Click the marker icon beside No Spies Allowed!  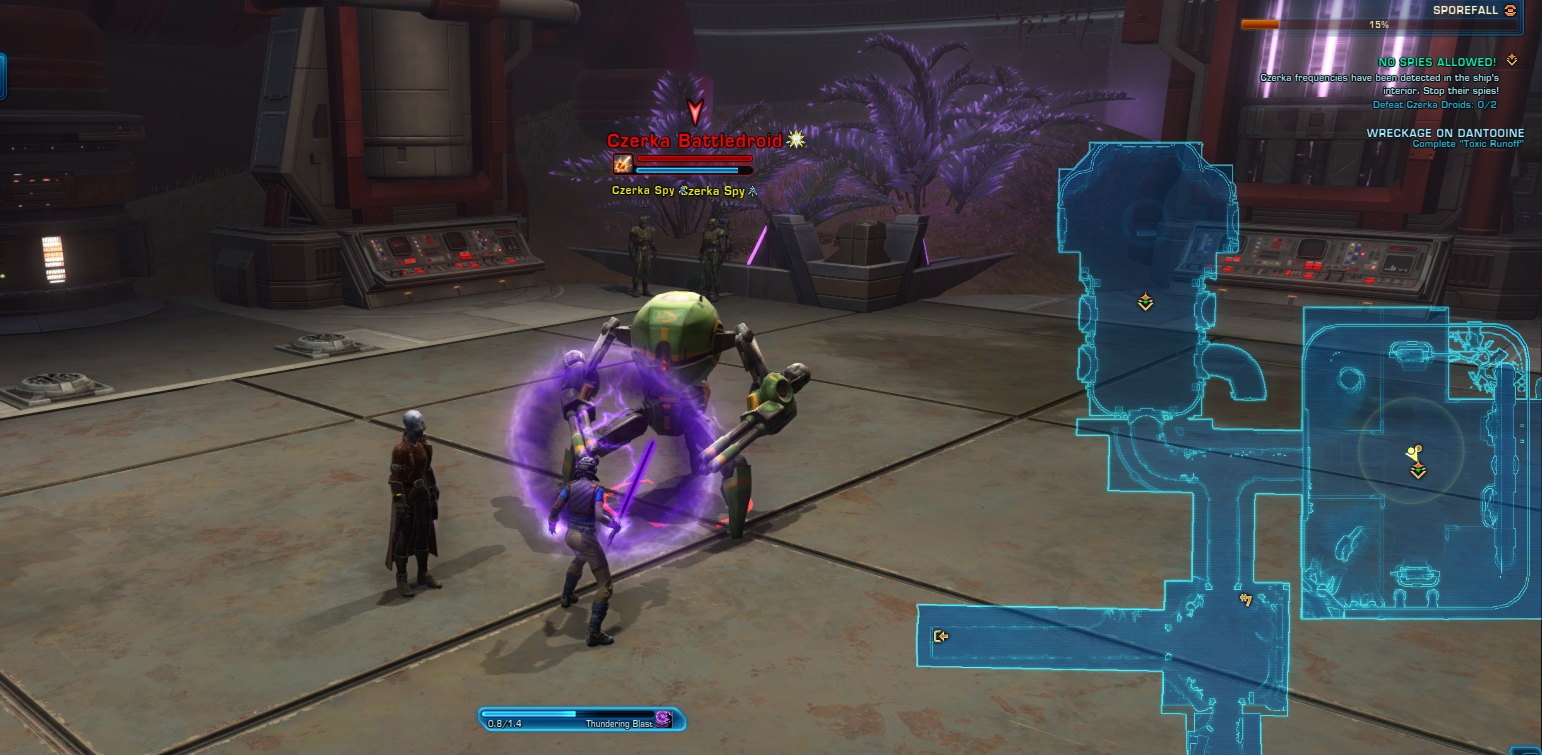point(1511,61)
